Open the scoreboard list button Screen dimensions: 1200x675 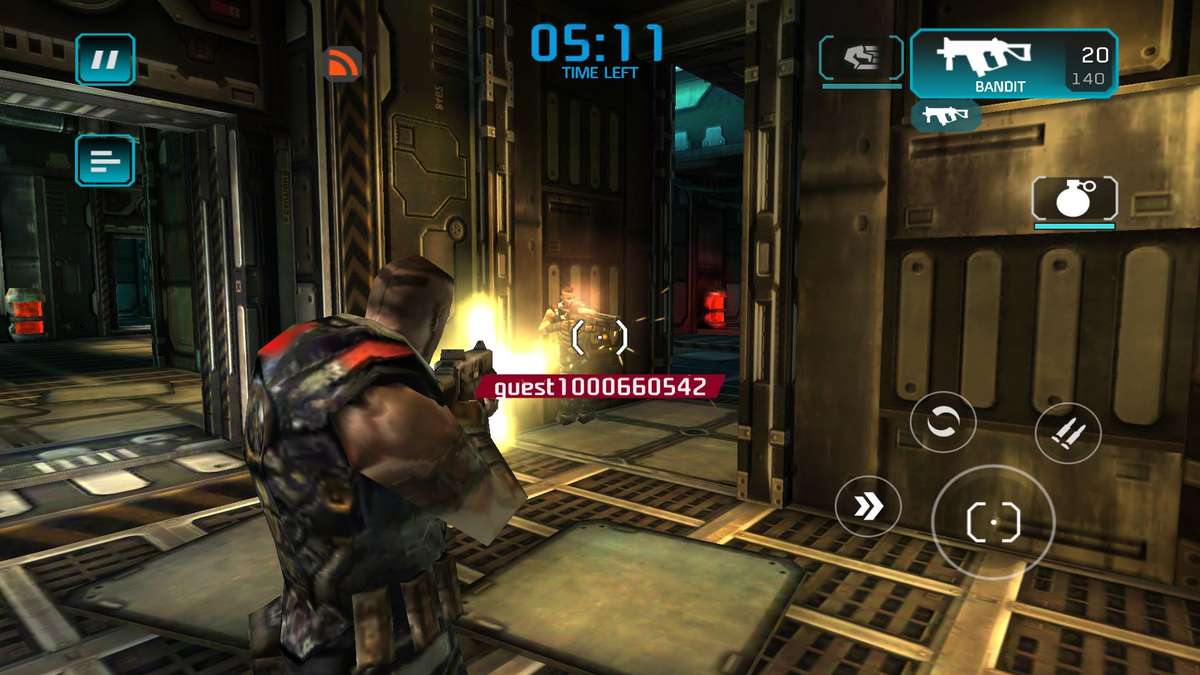(105, 160)
